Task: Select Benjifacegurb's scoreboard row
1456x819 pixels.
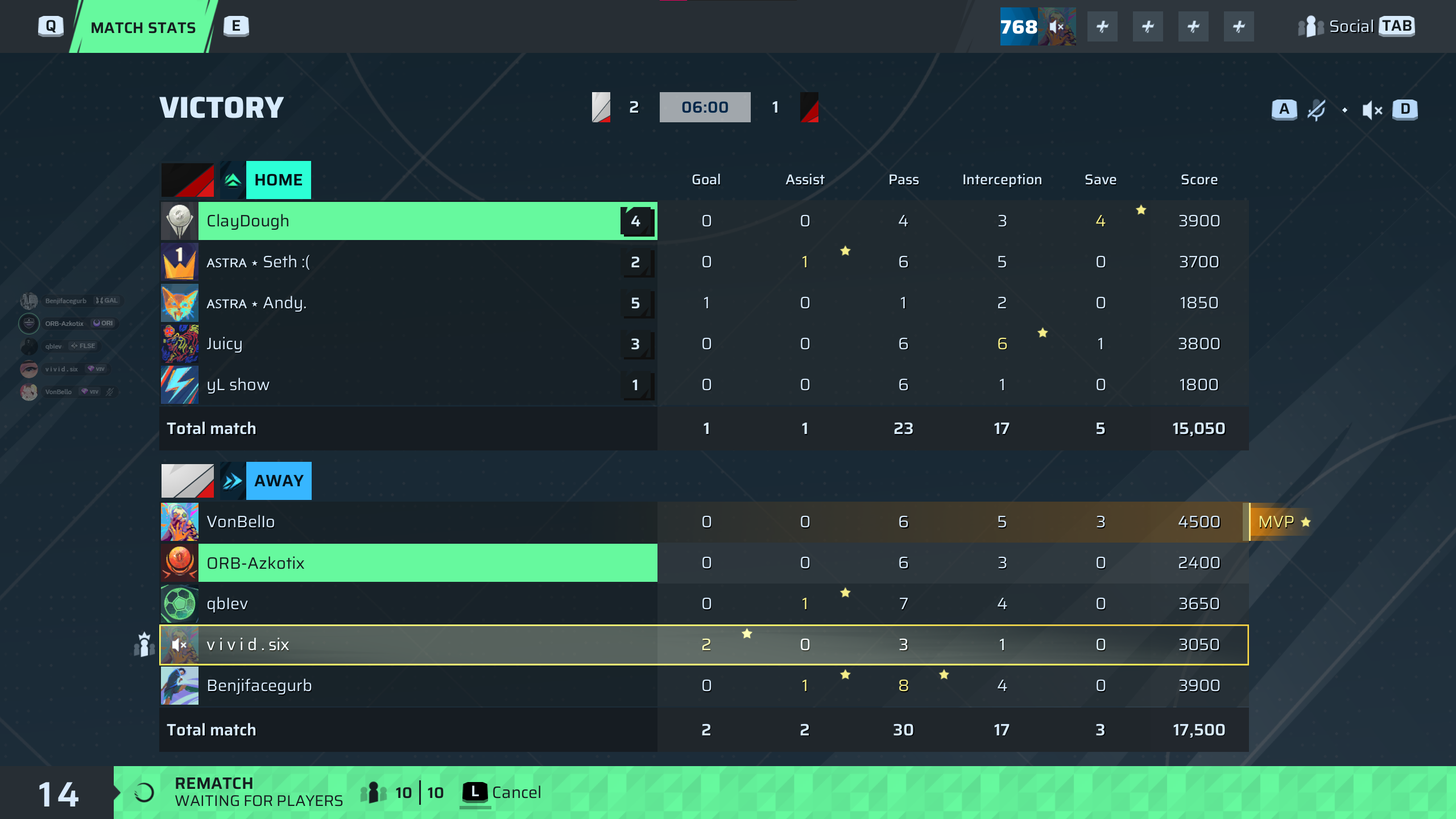Action: [x=408, y=686]
